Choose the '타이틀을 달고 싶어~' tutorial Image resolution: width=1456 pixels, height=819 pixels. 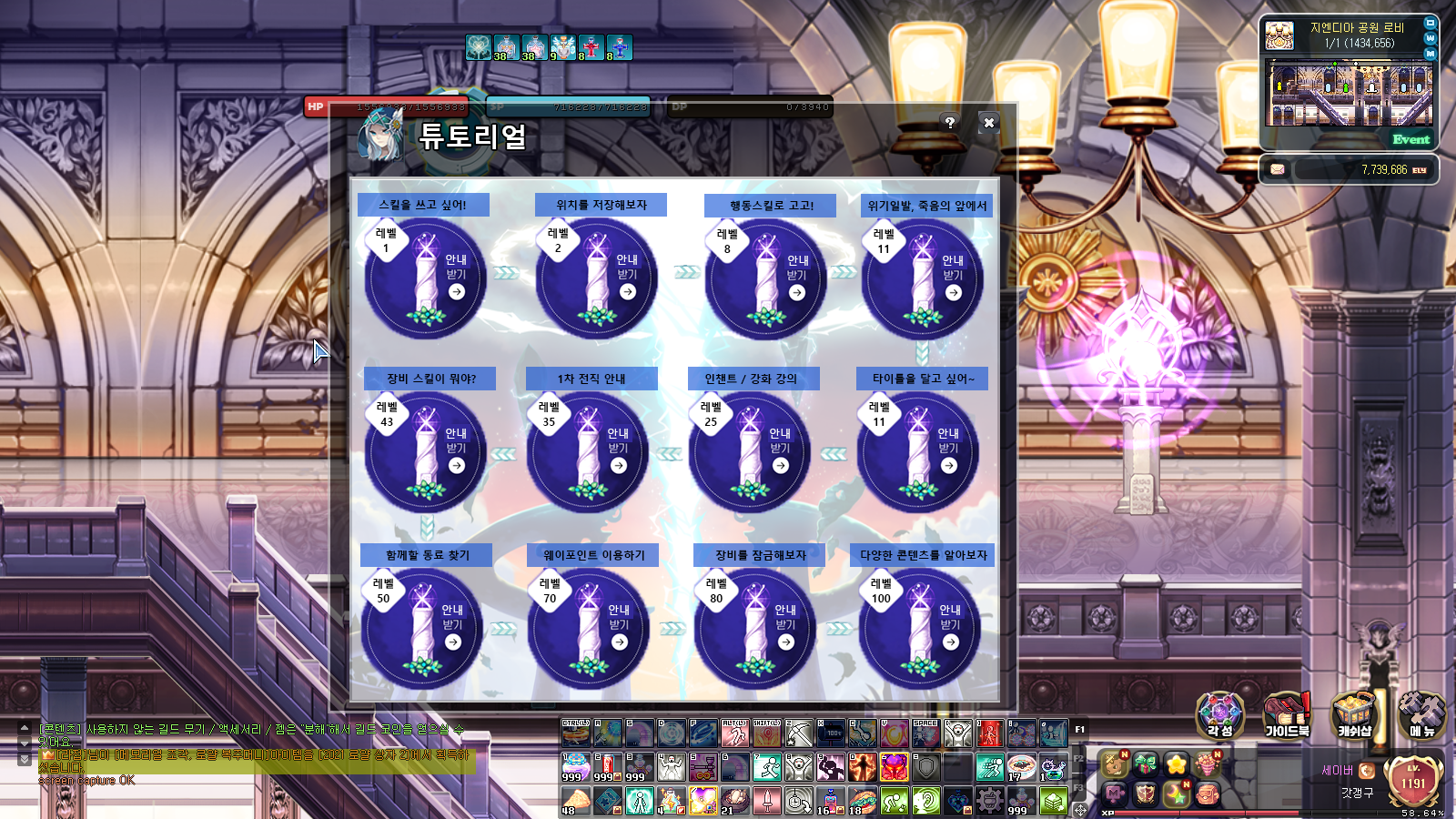[948, 465]
